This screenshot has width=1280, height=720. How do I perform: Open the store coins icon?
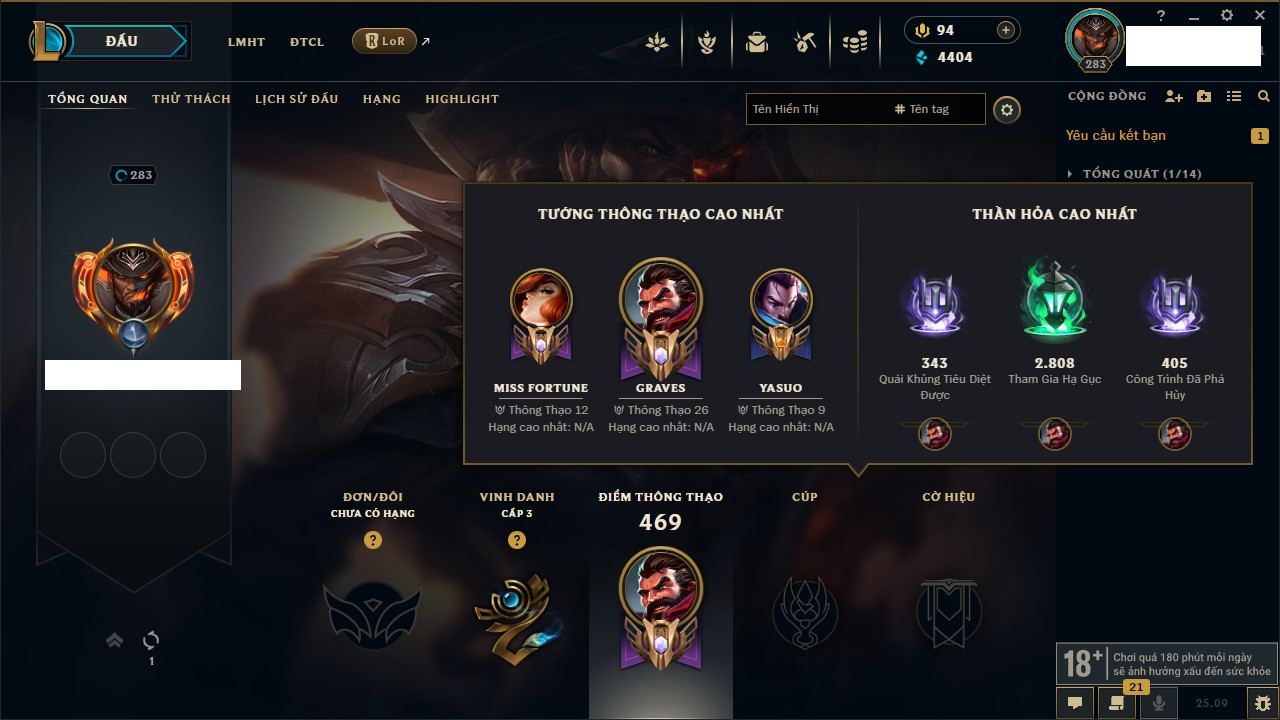pos(854,42)
